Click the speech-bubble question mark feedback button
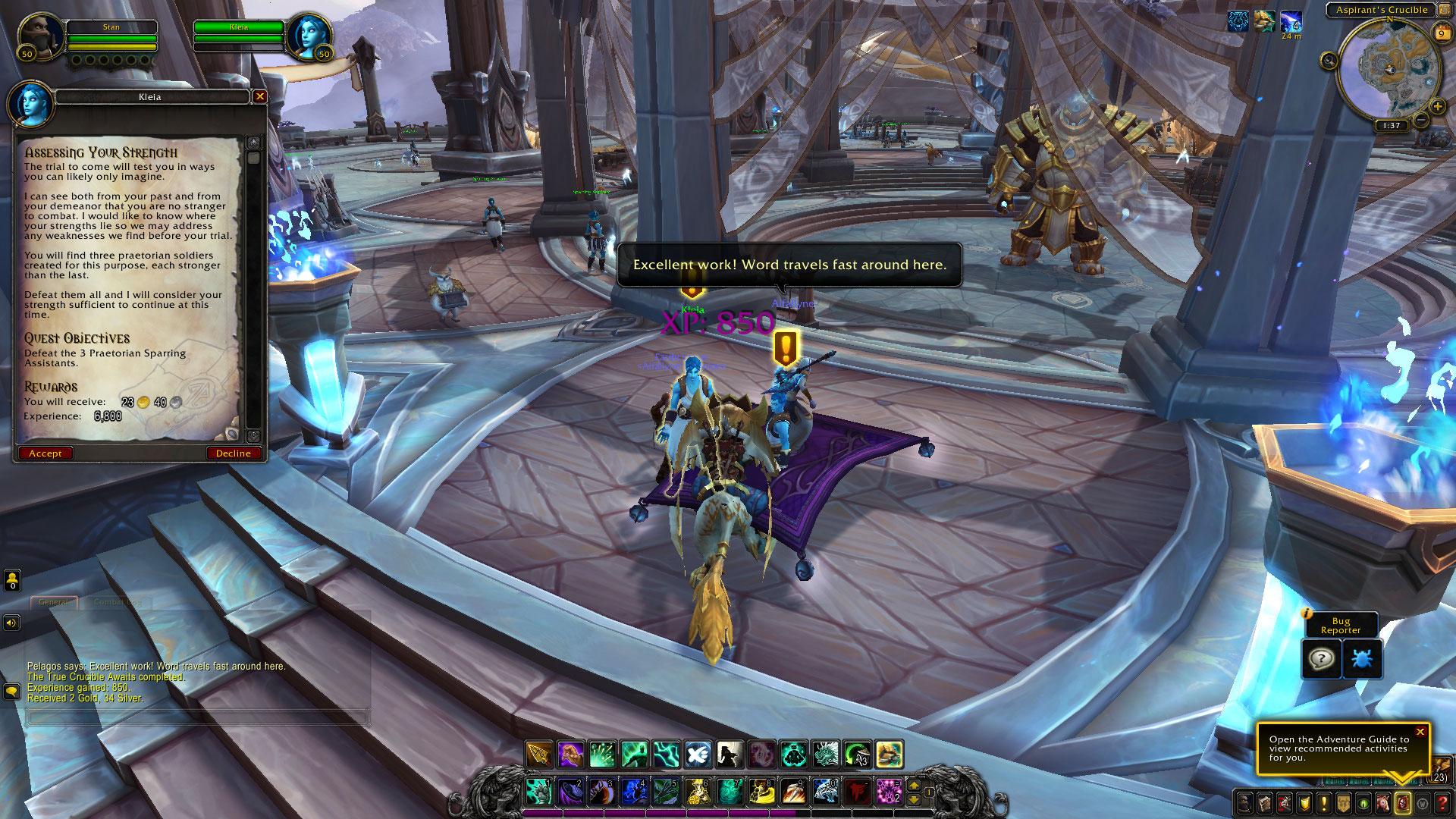 point(1320,657)
